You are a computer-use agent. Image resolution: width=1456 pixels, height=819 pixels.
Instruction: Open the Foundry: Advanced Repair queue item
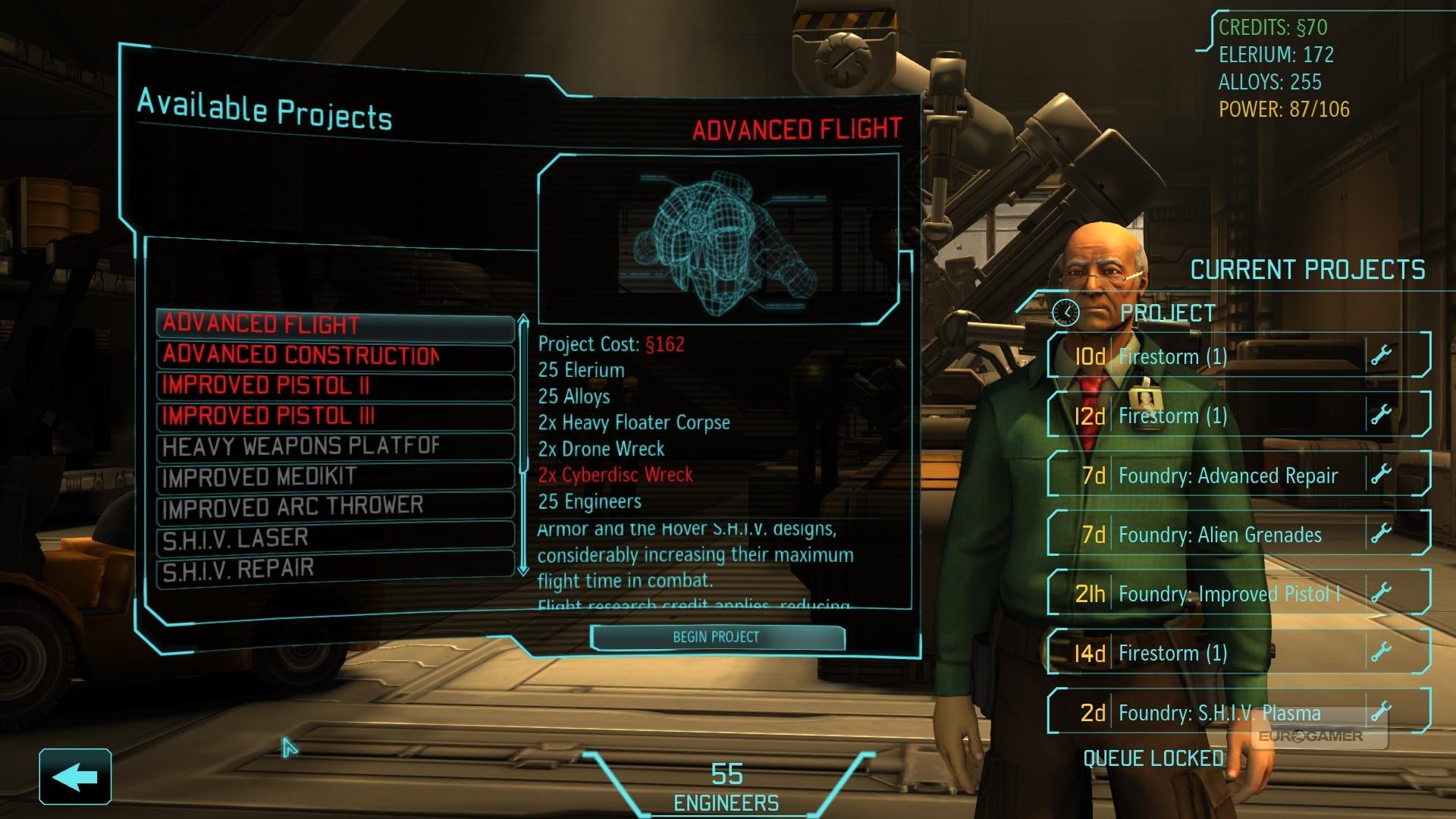pos(1227,475)
